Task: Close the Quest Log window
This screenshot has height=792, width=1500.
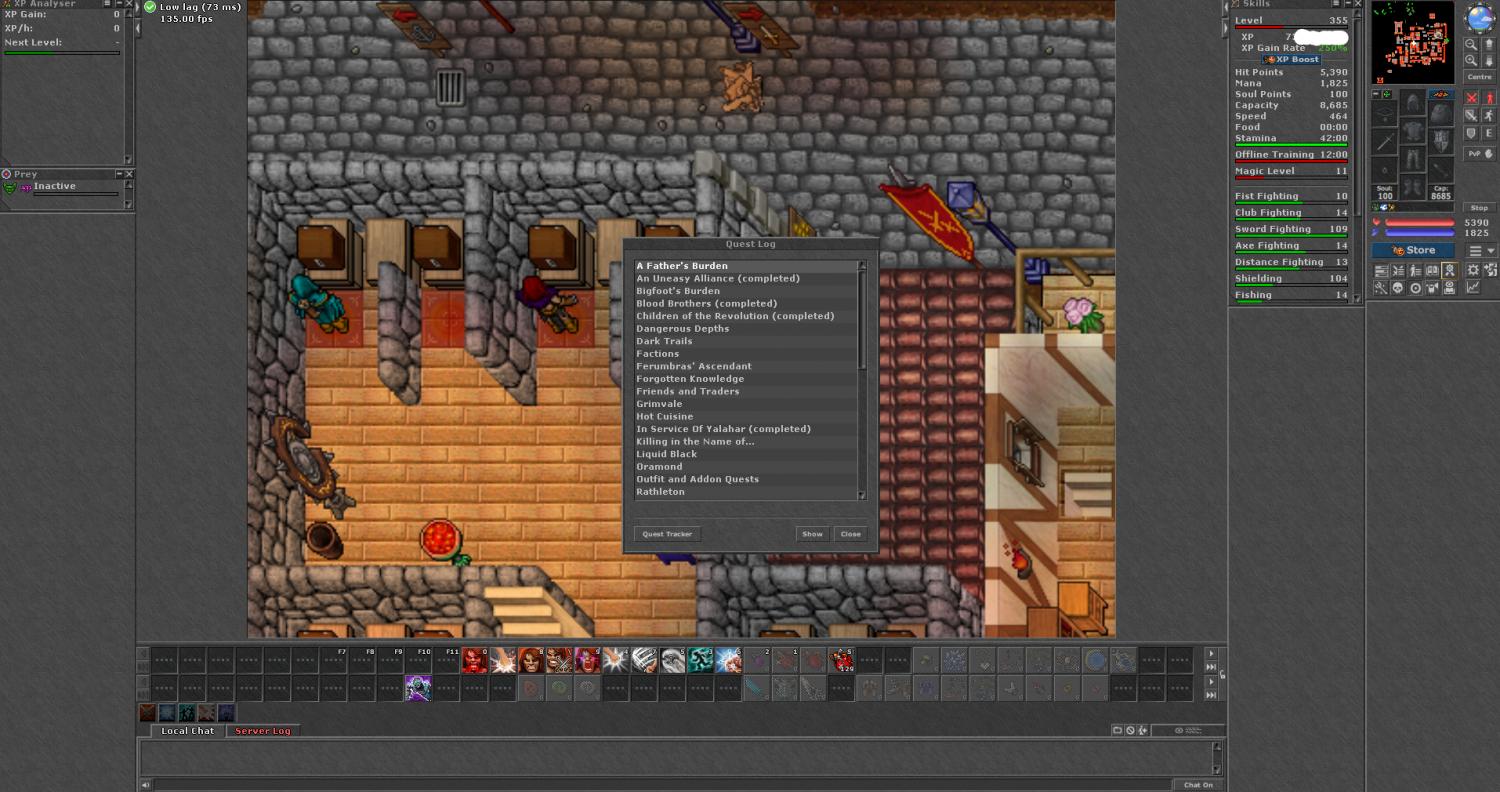Action: [850, 534]
